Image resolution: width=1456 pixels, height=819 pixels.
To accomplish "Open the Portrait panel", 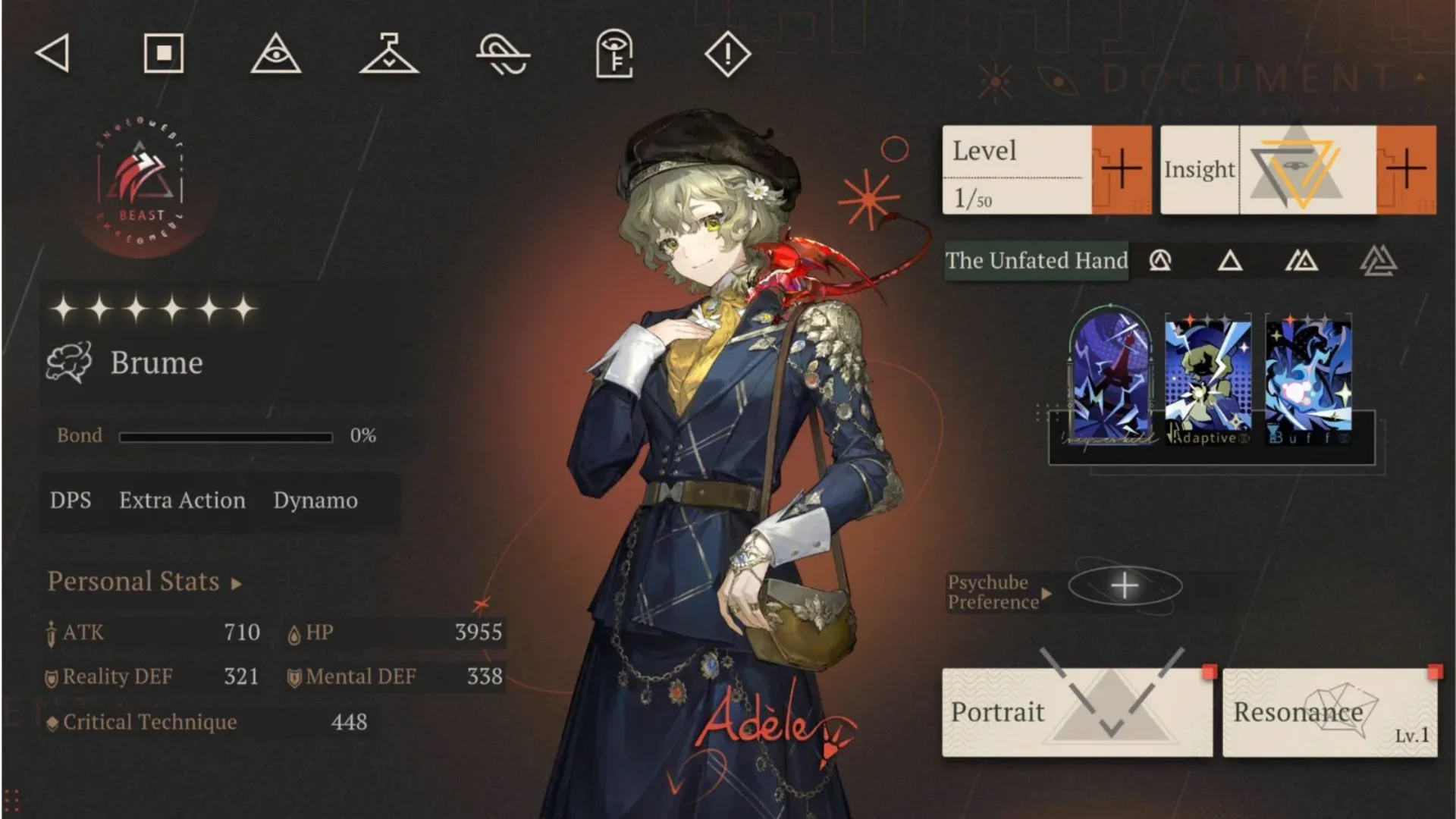I will 1077,712.
